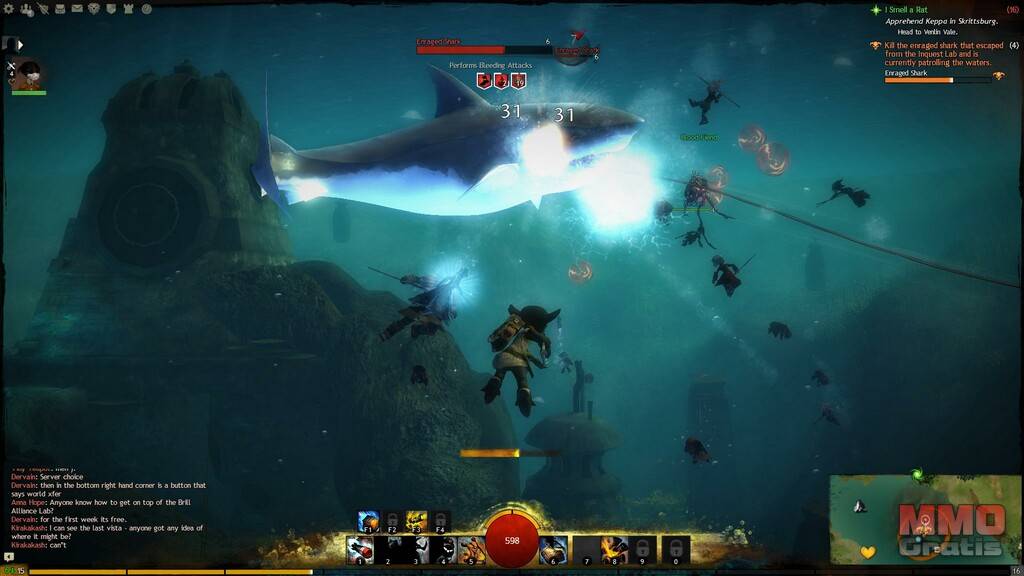Activate the fiery utility skill in slot 8
Screen dimensions: 1024x576
coord(614,549)
